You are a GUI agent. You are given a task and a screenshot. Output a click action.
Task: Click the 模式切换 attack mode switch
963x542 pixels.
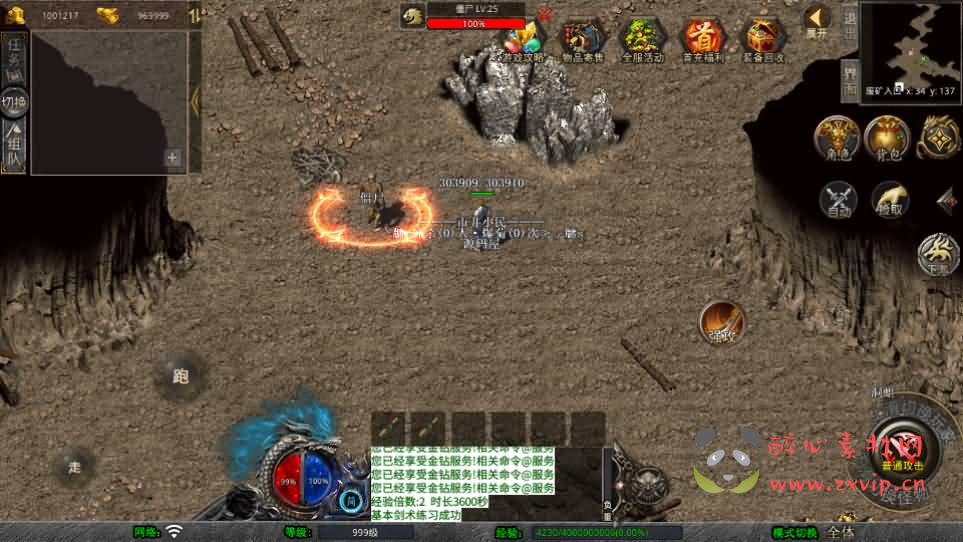(795, 533)
